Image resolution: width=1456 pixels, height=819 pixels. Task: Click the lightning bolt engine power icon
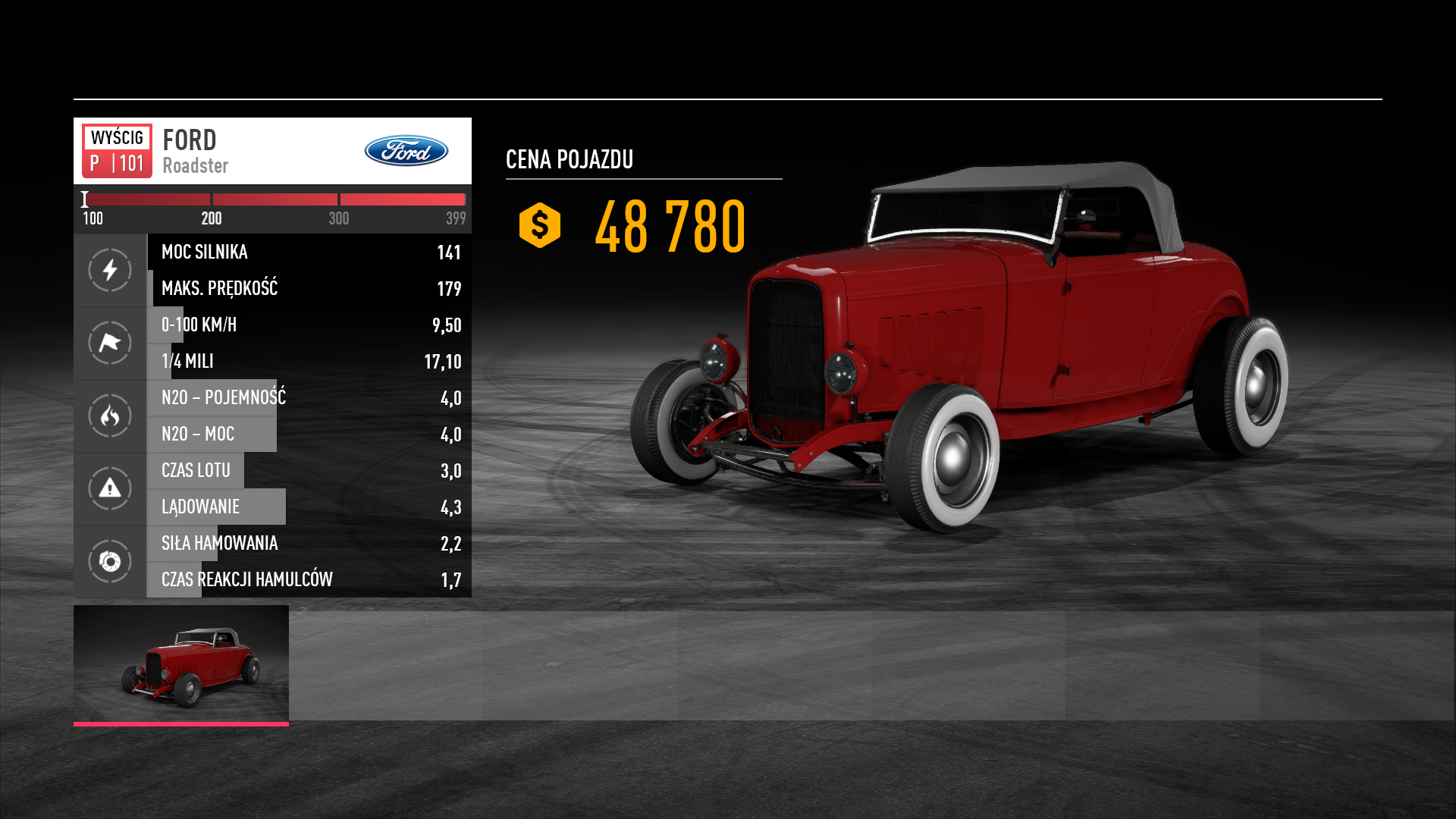pos(110,270)
